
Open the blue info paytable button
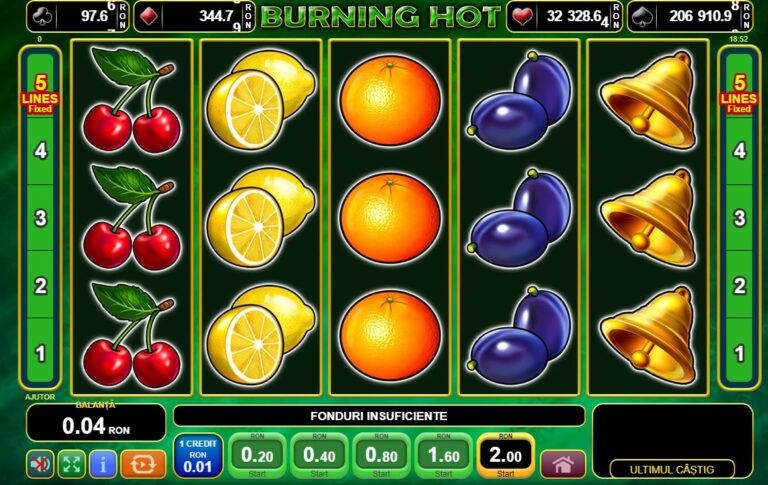tap(102, 464)
